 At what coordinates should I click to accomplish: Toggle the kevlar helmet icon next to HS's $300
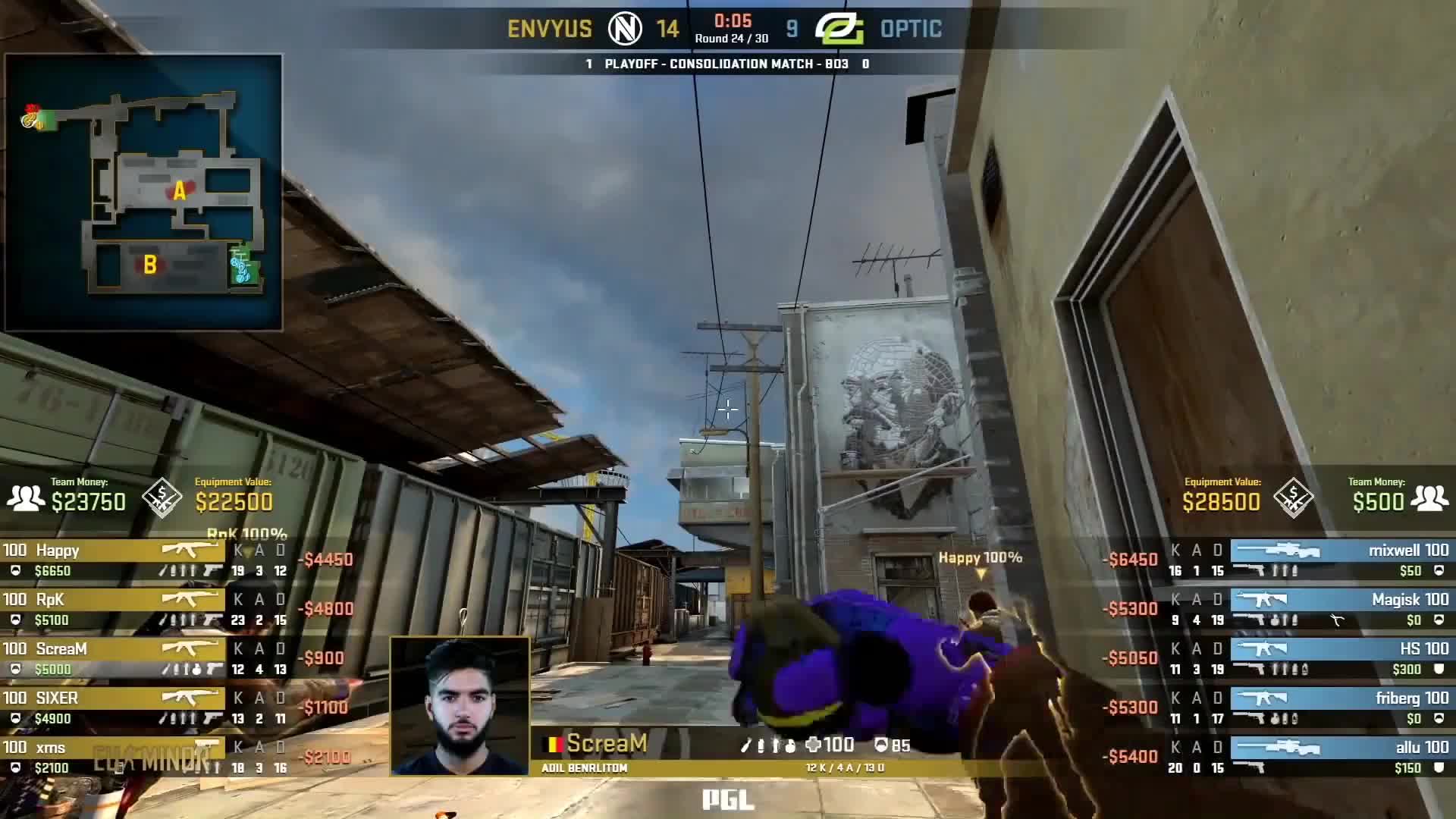[x=1439, y=668]
